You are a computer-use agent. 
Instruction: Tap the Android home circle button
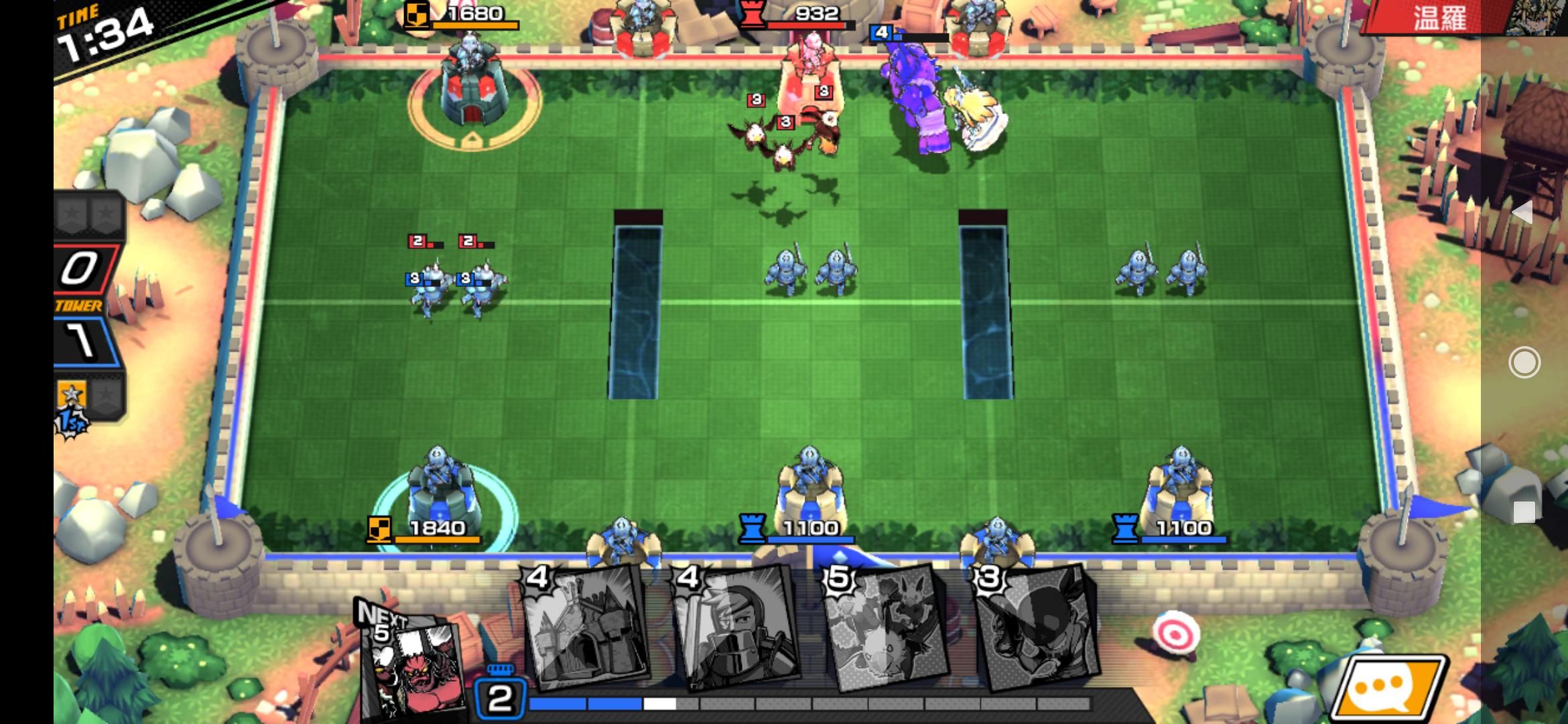pos(1524,363)
